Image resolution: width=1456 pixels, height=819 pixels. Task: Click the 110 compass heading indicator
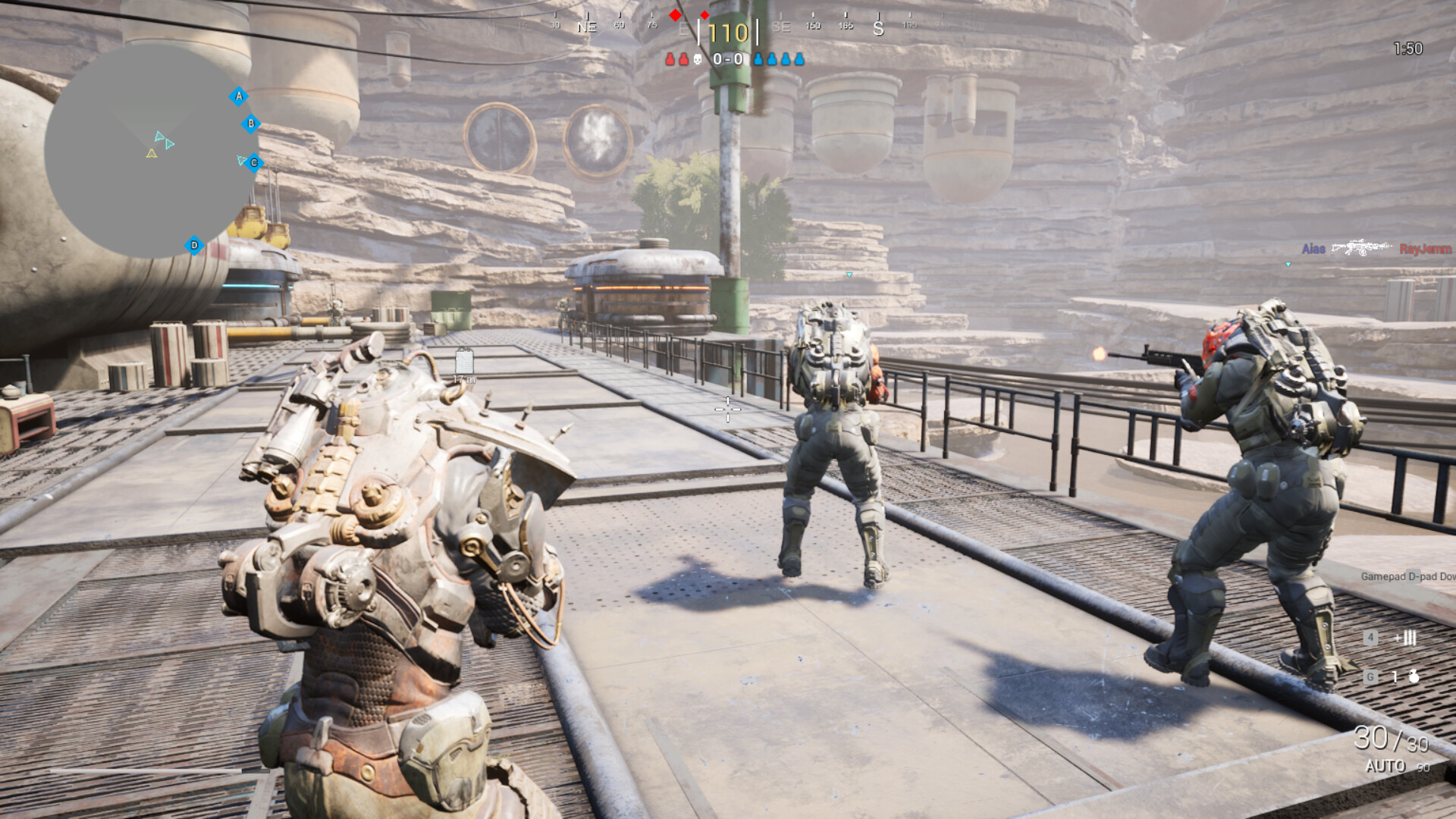(728, 32)
